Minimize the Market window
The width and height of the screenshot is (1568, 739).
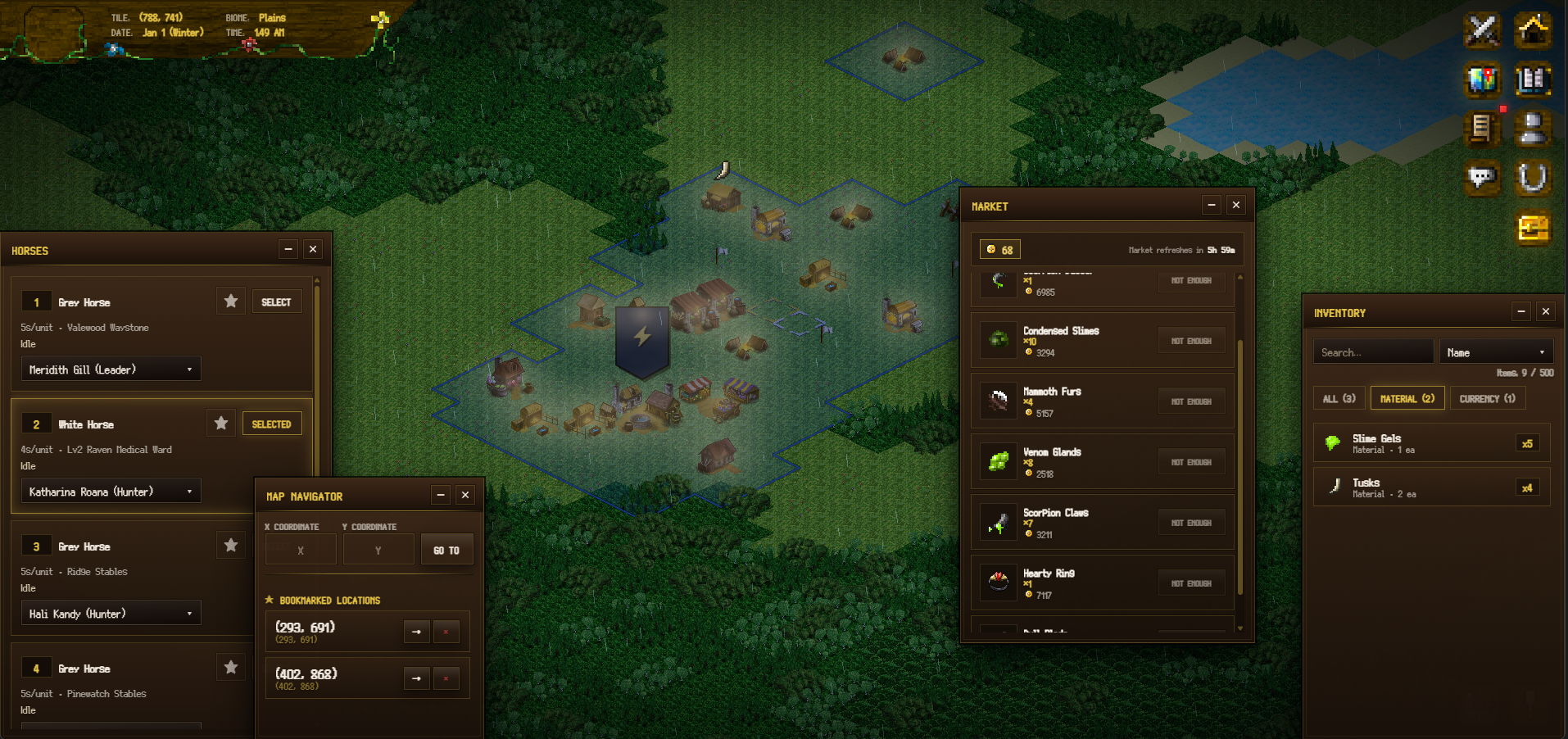coord(1212,205)
